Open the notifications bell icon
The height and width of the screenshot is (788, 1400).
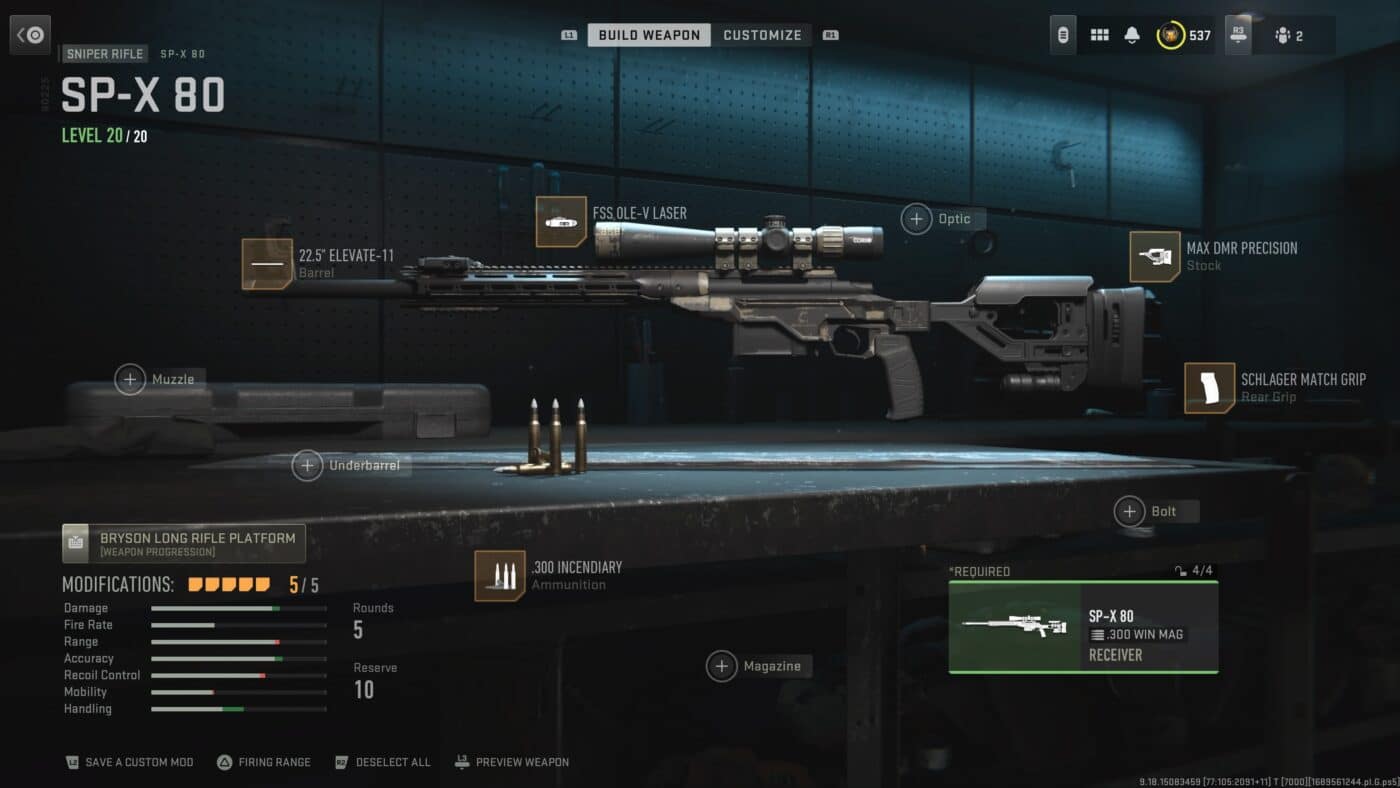(1131, 34)
